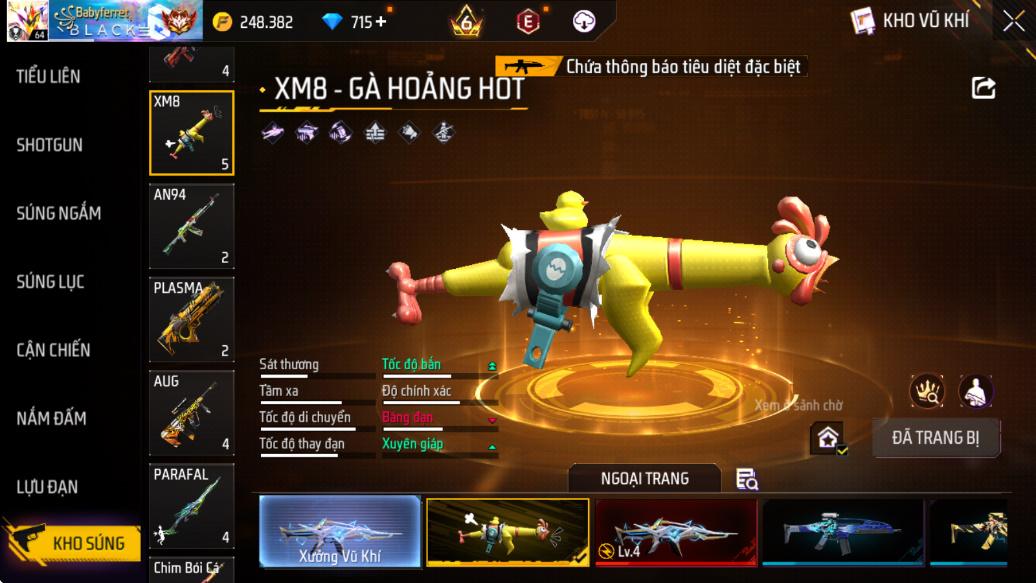Pick the PLASMA weapon slot
Screen dimensions: 1036x583
(x=192, y=319)
